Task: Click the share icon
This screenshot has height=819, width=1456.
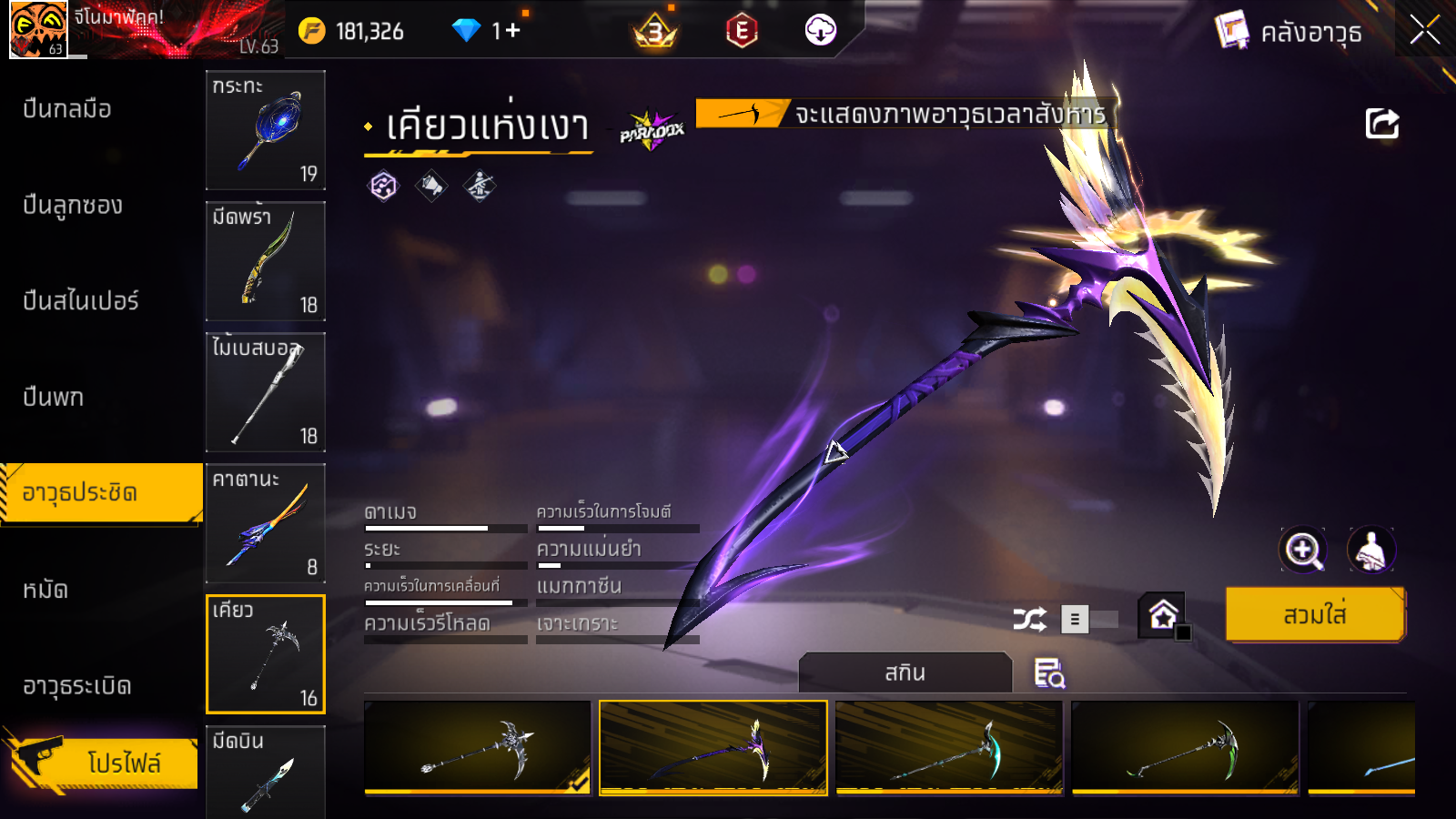Action: coord(1381,124)
